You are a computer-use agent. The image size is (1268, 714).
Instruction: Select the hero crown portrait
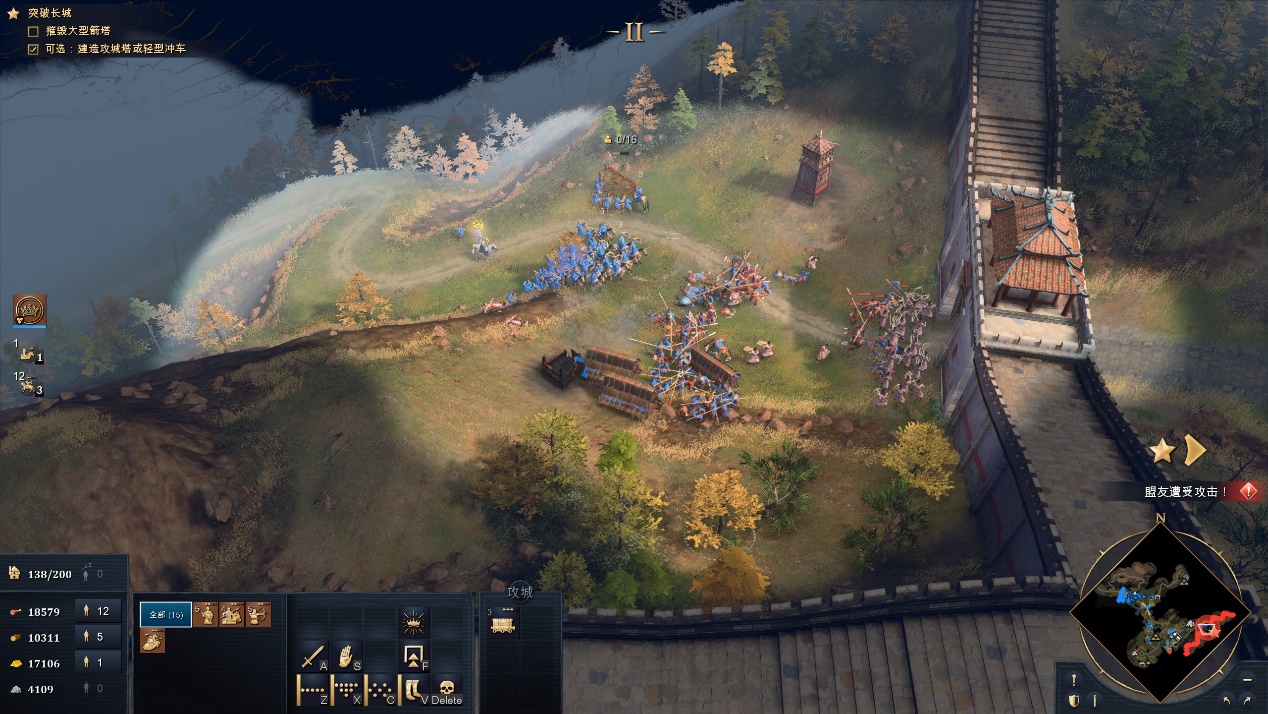click(x=30, y=310)
